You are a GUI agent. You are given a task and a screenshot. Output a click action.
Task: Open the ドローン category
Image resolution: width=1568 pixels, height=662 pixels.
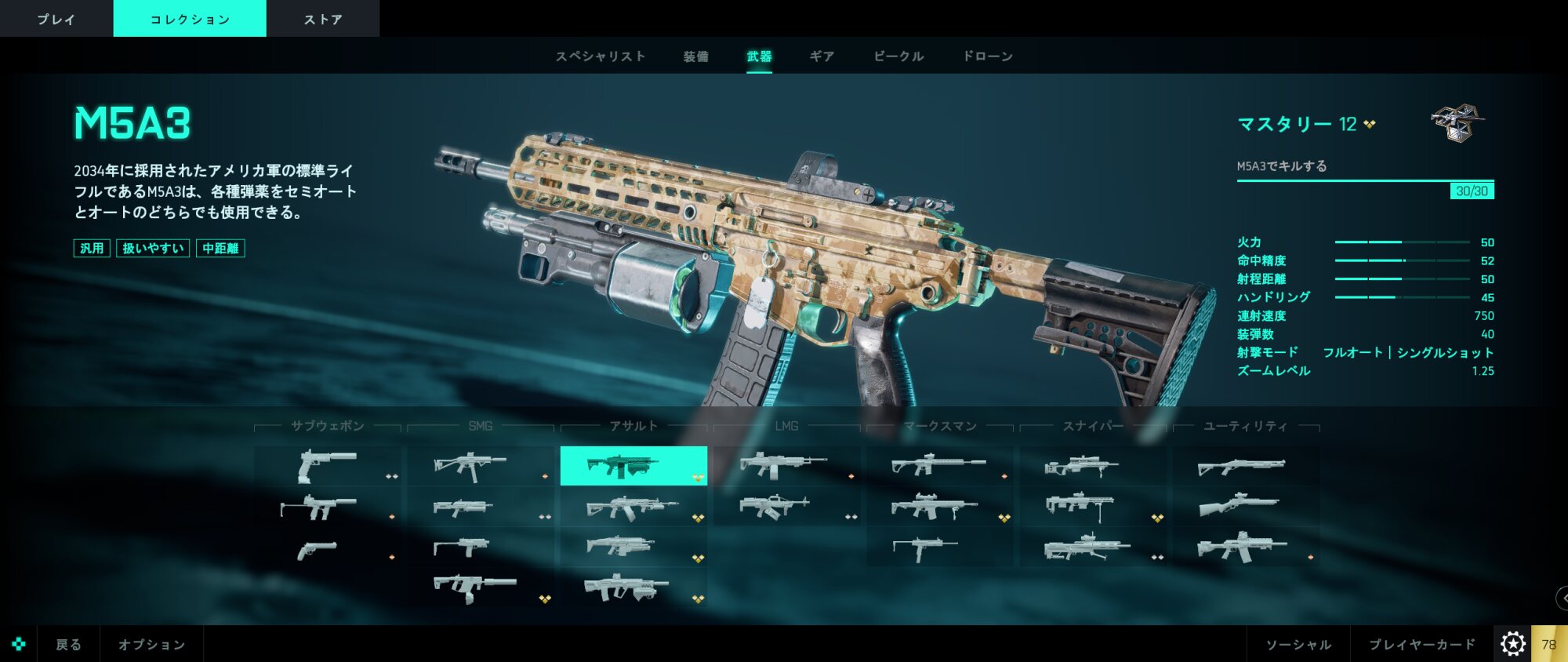(x=988, y=56)
